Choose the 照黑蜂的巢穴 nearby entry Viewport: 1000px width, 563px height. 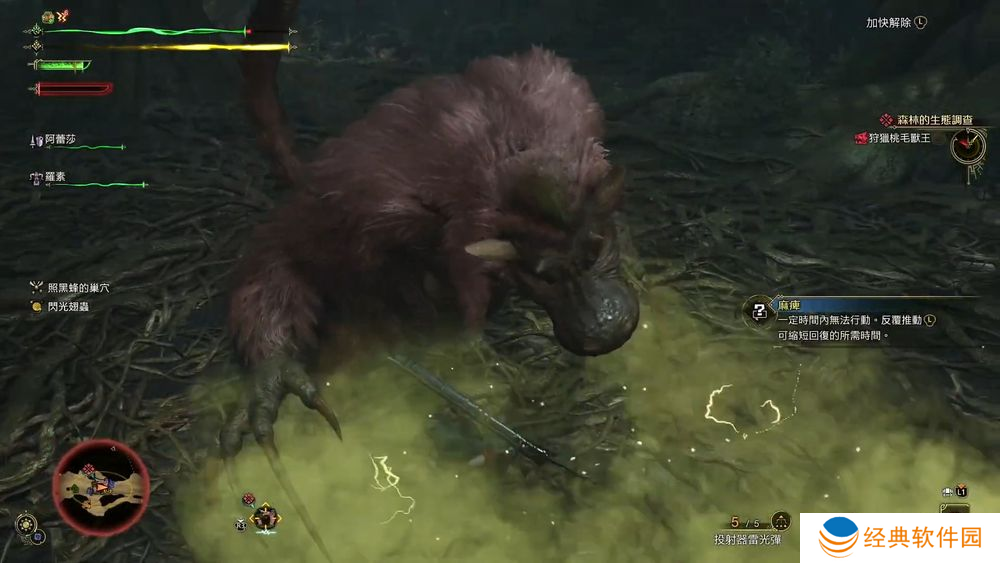pos(77,288)
